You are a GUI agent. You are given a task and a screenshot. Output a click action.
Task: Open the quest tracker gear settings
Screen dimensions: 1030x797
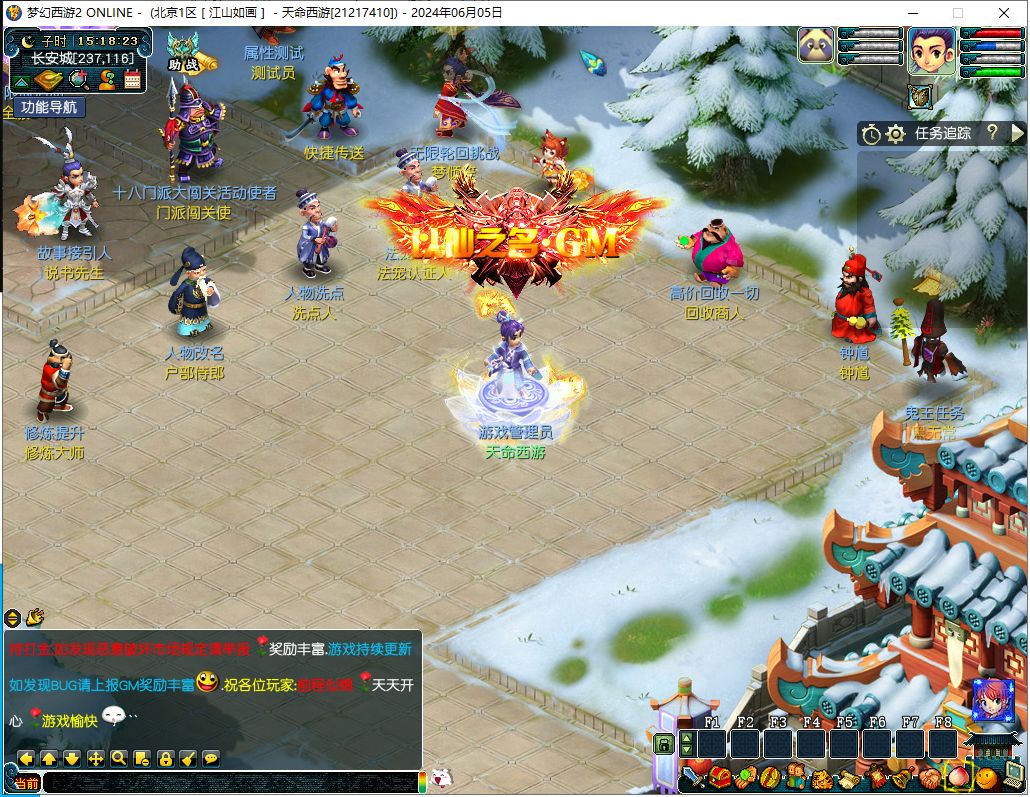click(x=896, y=132)
